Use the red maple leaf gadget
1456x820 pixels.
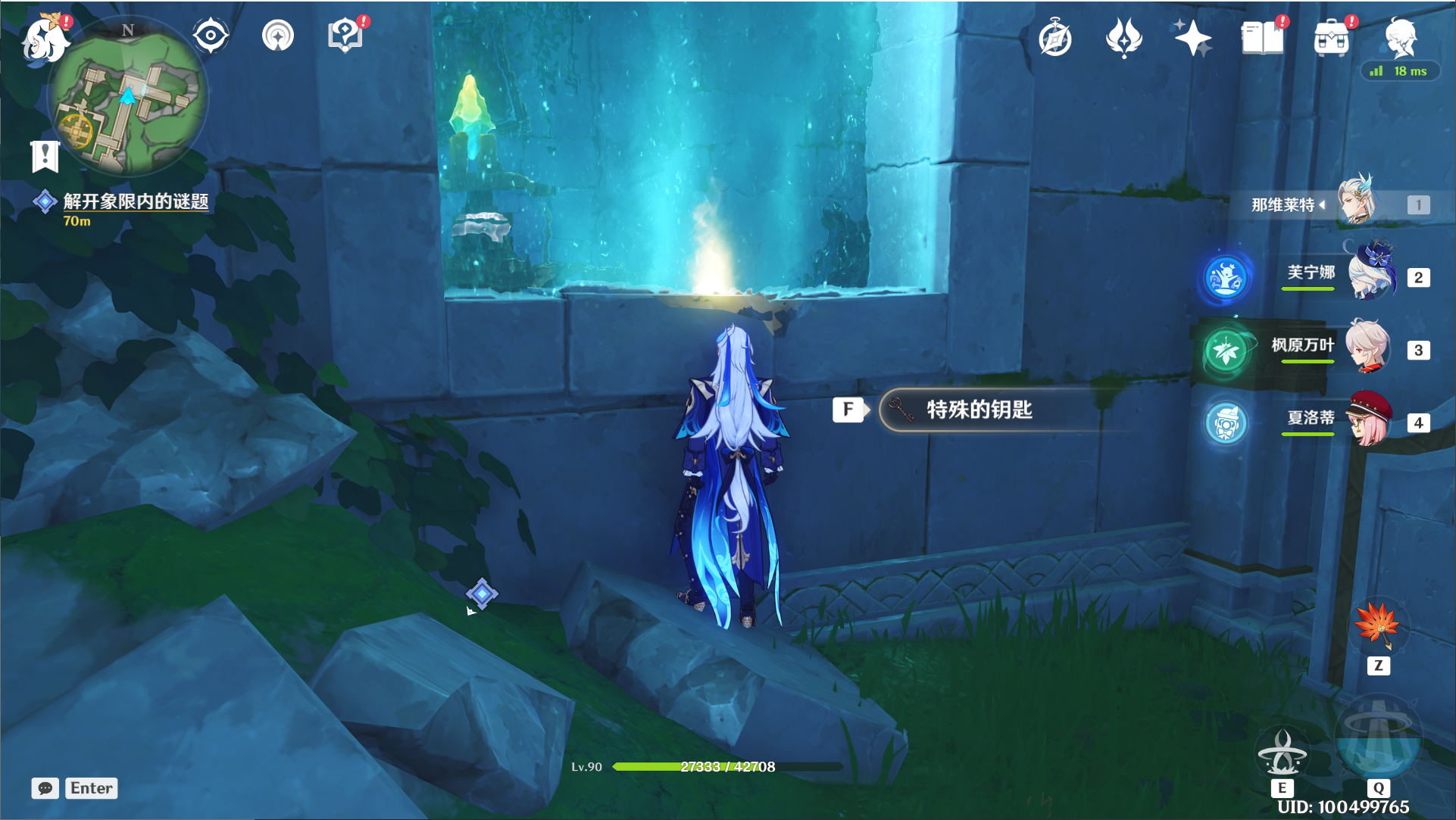[x=1378, y=625]
